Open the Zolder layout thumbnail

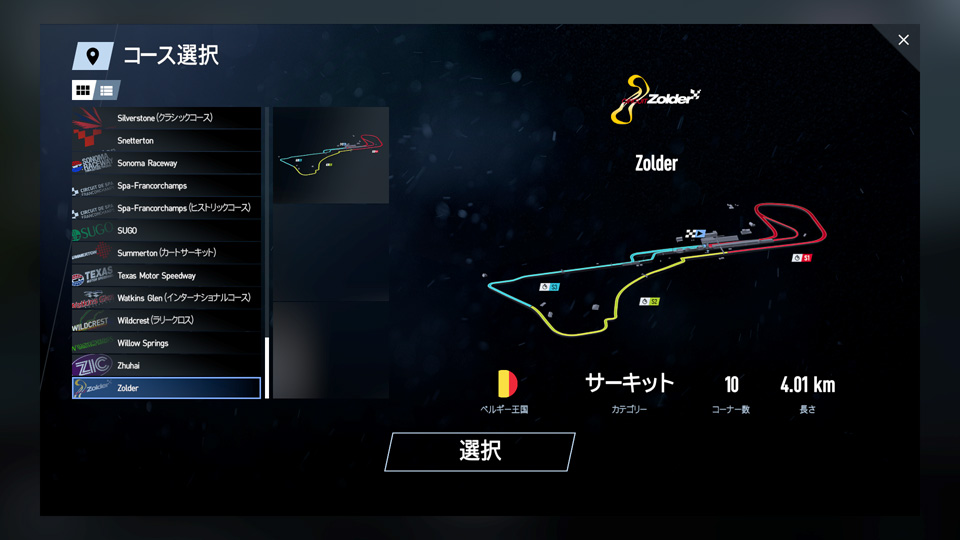click(331, 155)
